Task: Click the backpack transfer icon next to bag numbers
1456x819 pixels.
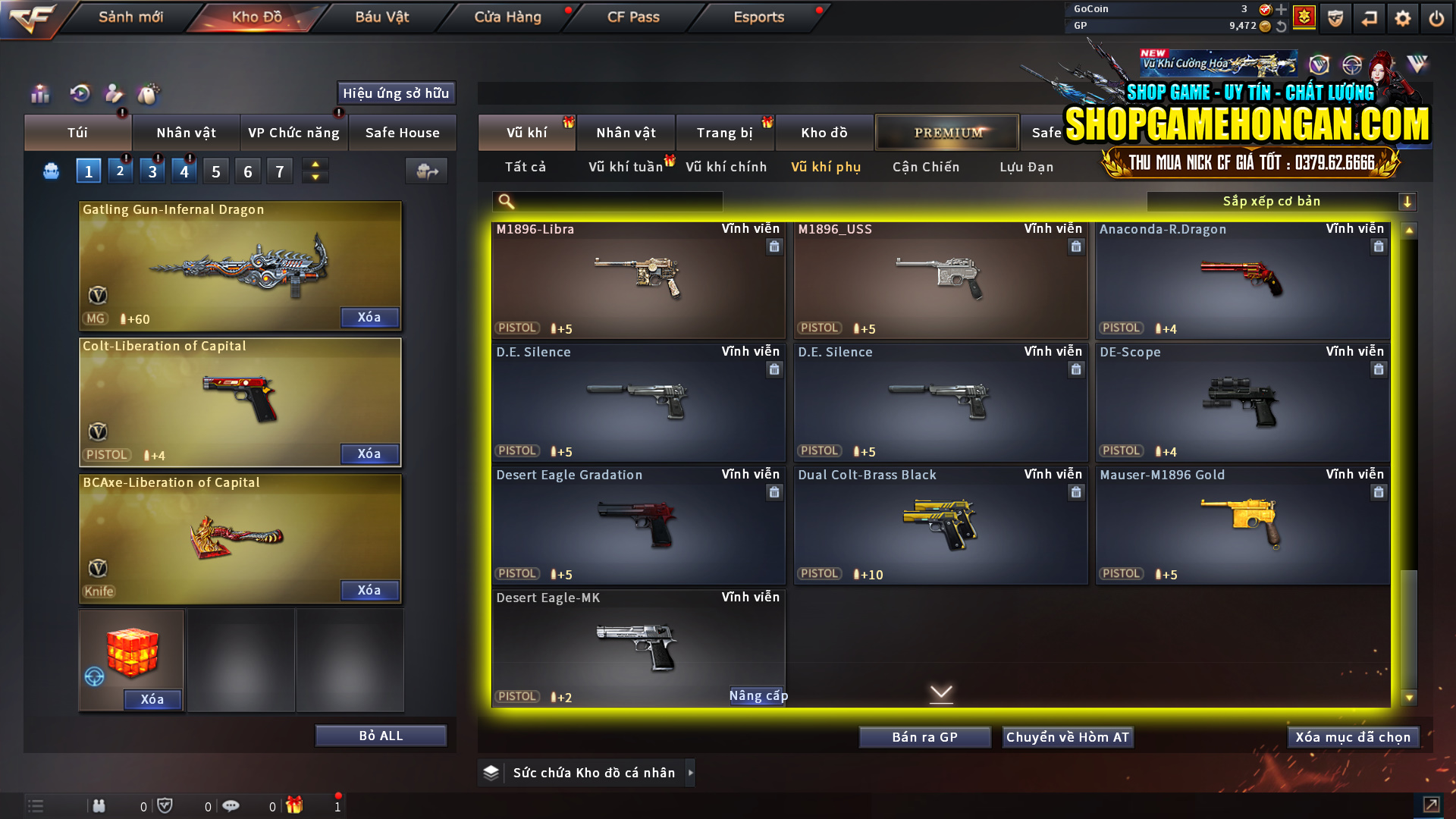Action: 425,171
